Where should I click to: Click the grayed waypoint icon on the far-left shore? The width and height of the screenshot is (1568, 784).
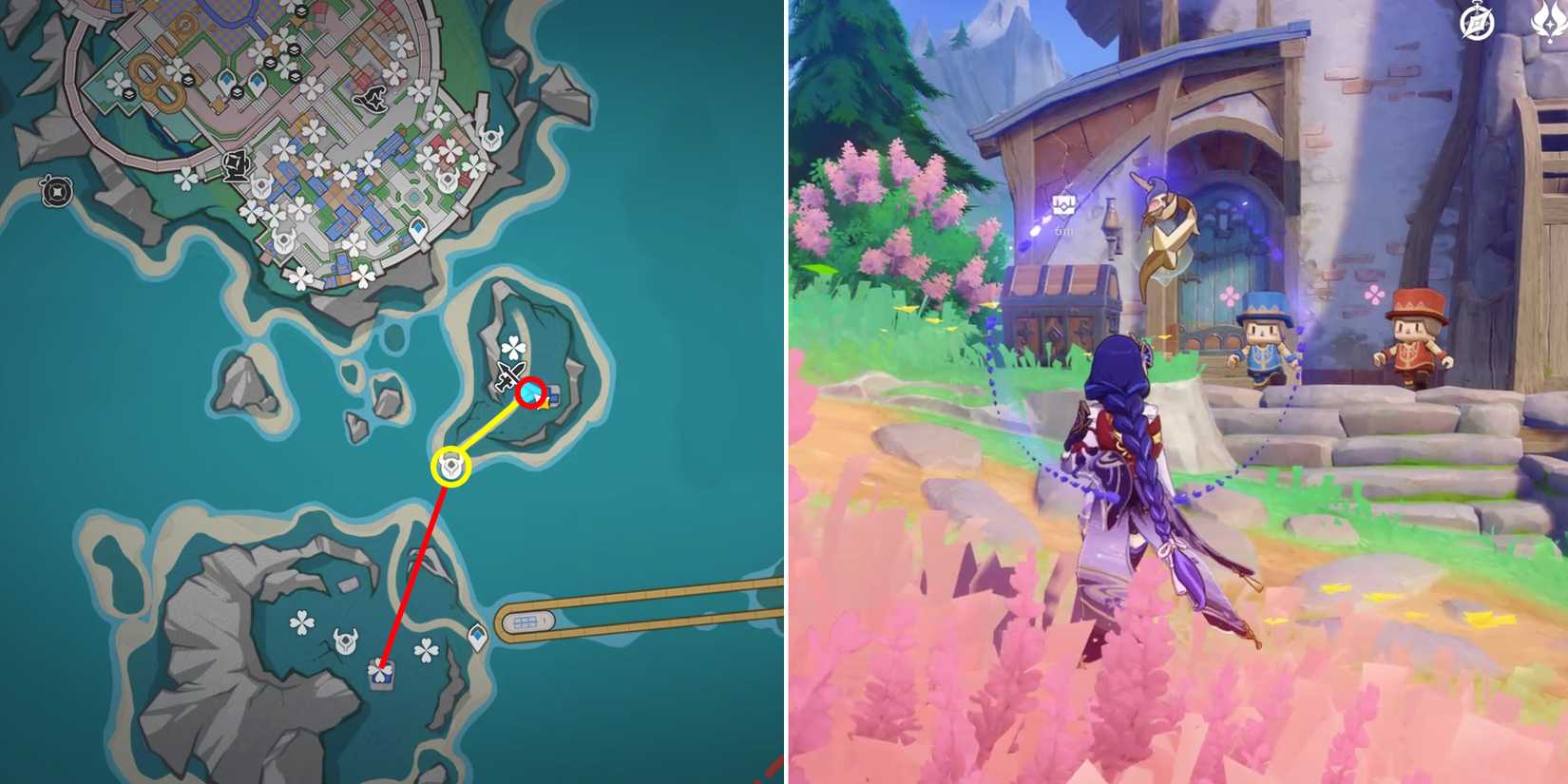(x=57, y=190)
